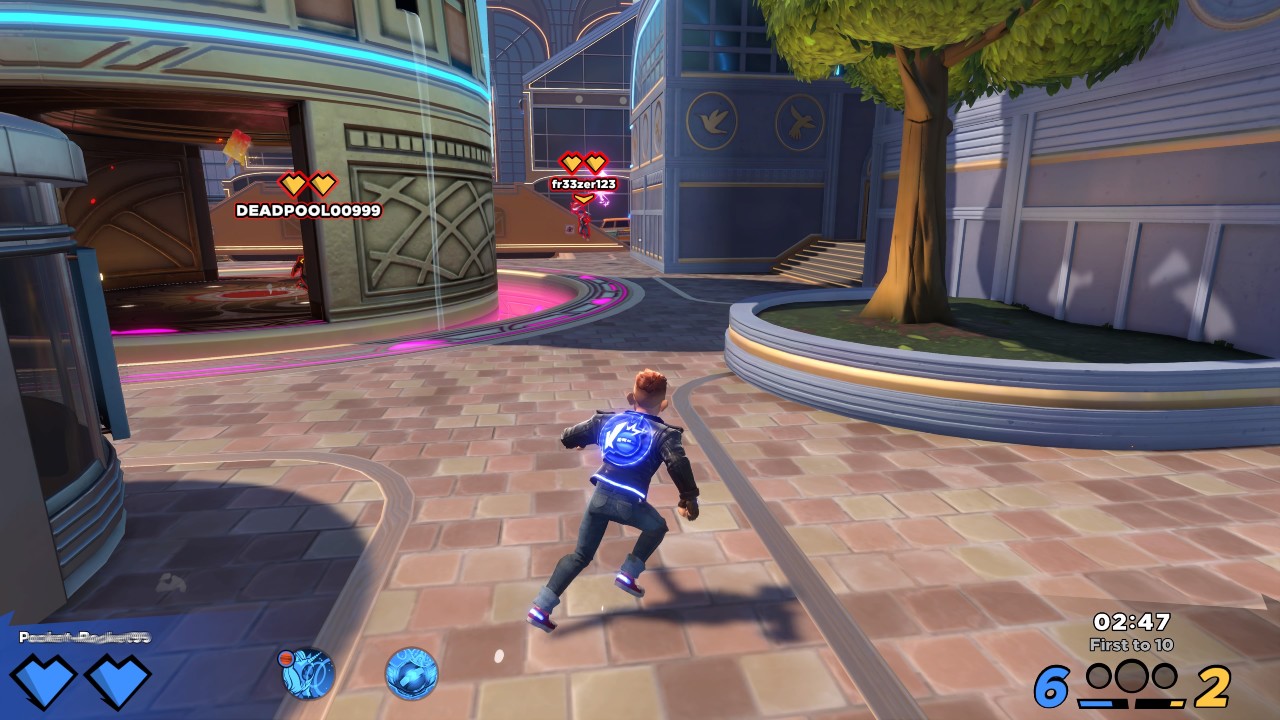Screen dimensions: 1280x720
Task: Select the blue teammate portrait icon with ball badge
Action: coord(307,673)
